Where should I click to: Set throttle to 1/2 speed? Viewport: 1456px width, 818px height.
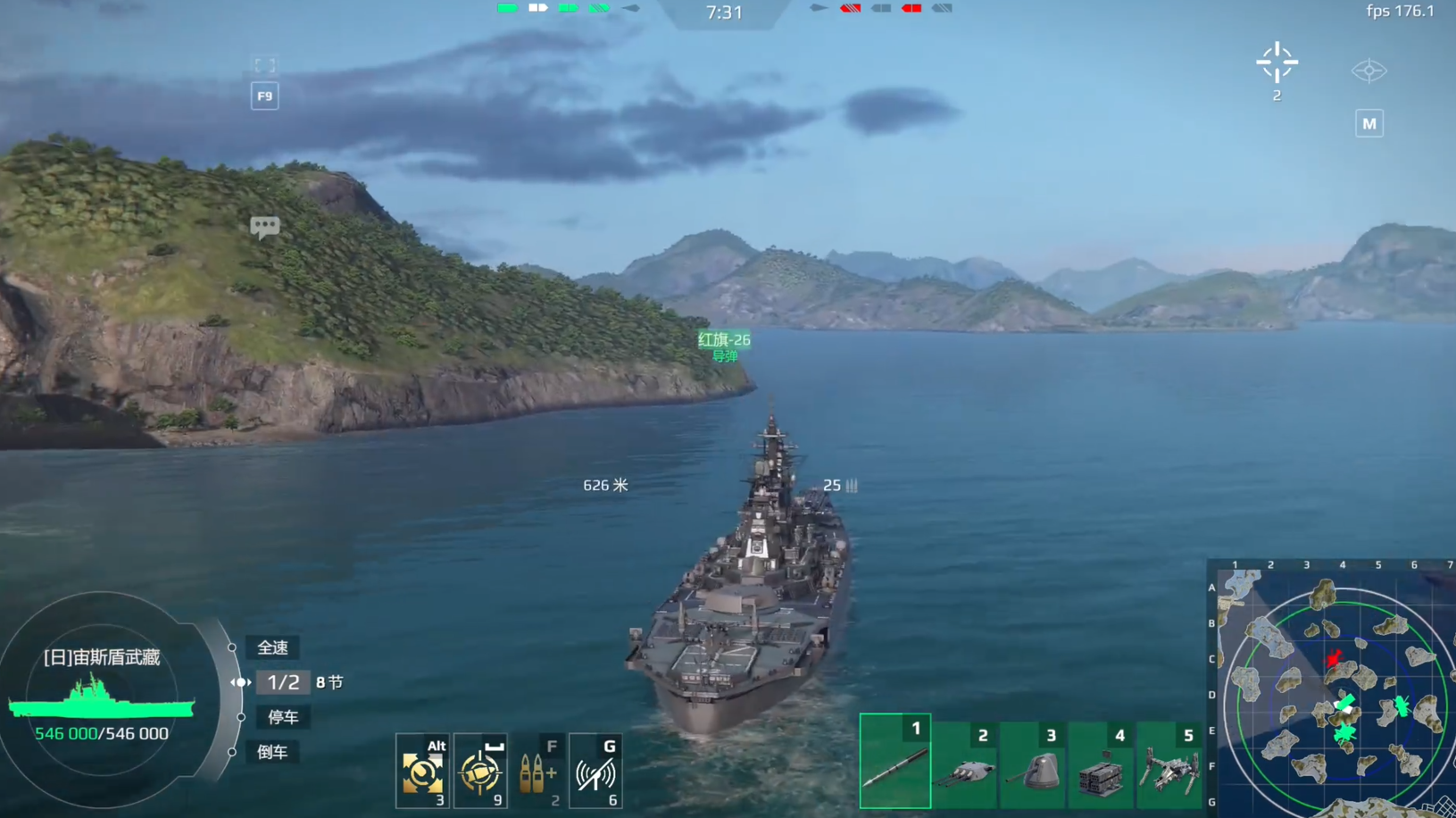(x=283, y=682)
